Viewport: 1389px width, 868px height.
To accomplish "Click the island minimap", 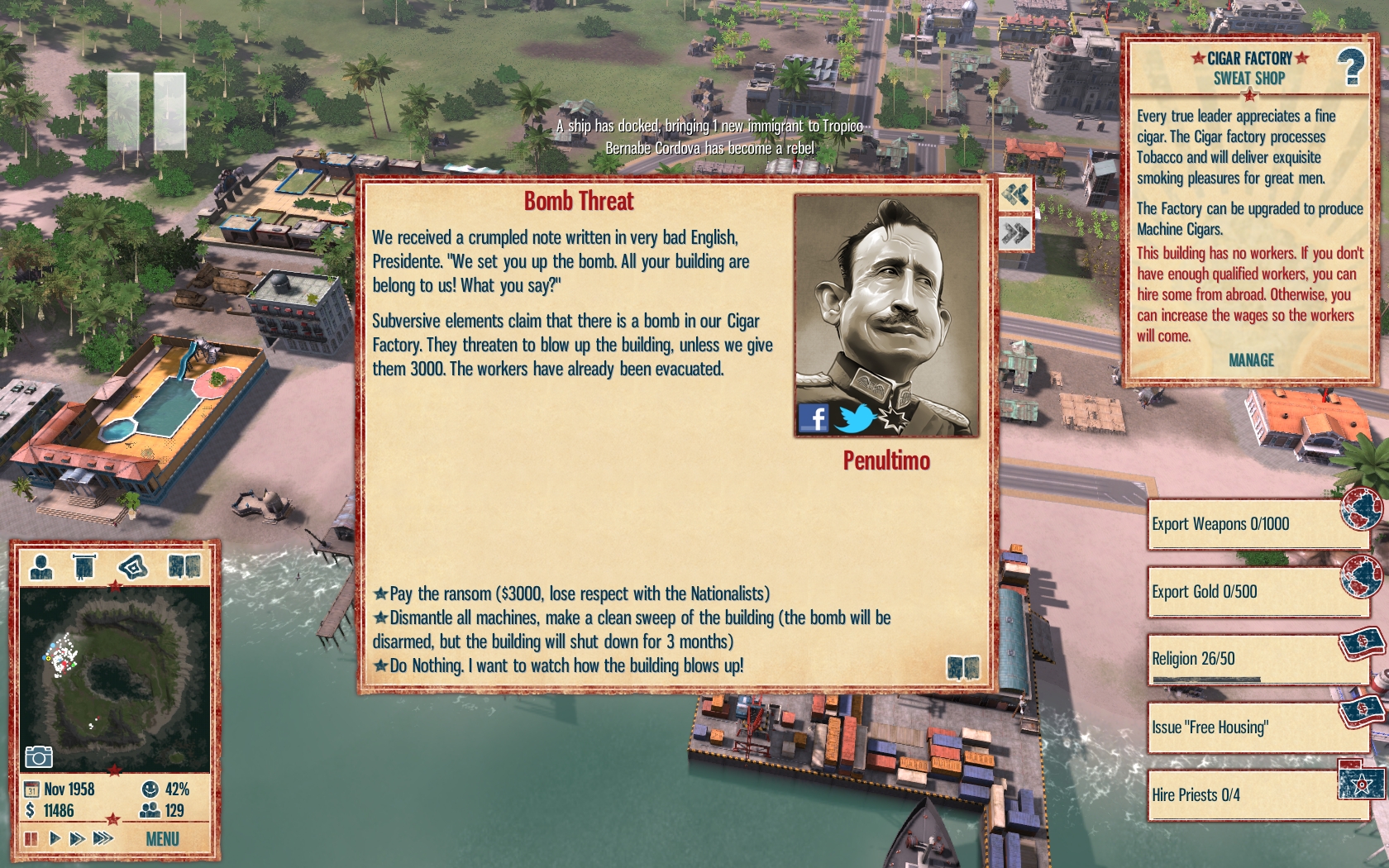I will tap(115, 680).
